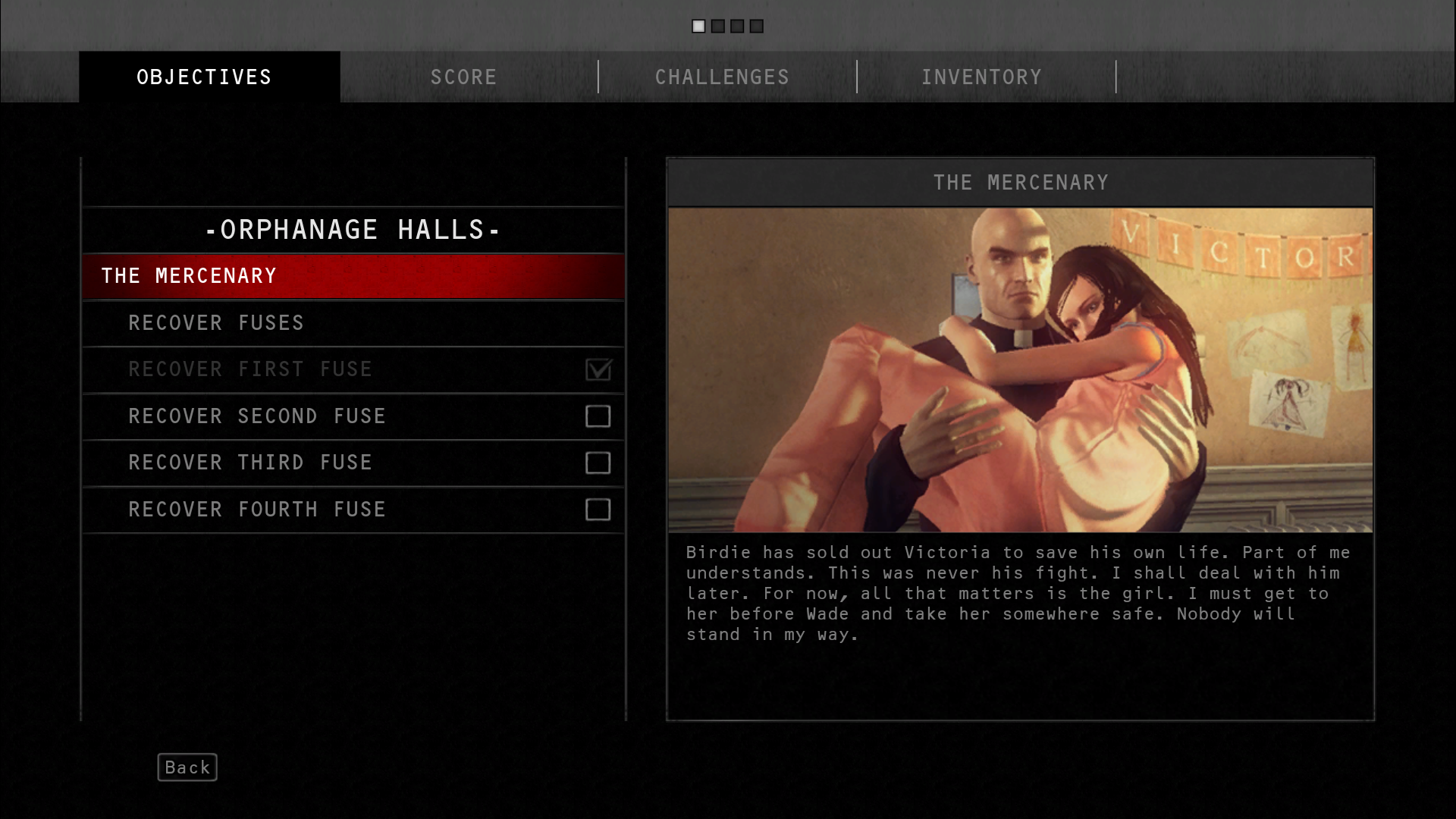Open the Challenges tab
Viewport: 1456px width, 819px height.
click(x=722, y=77)
